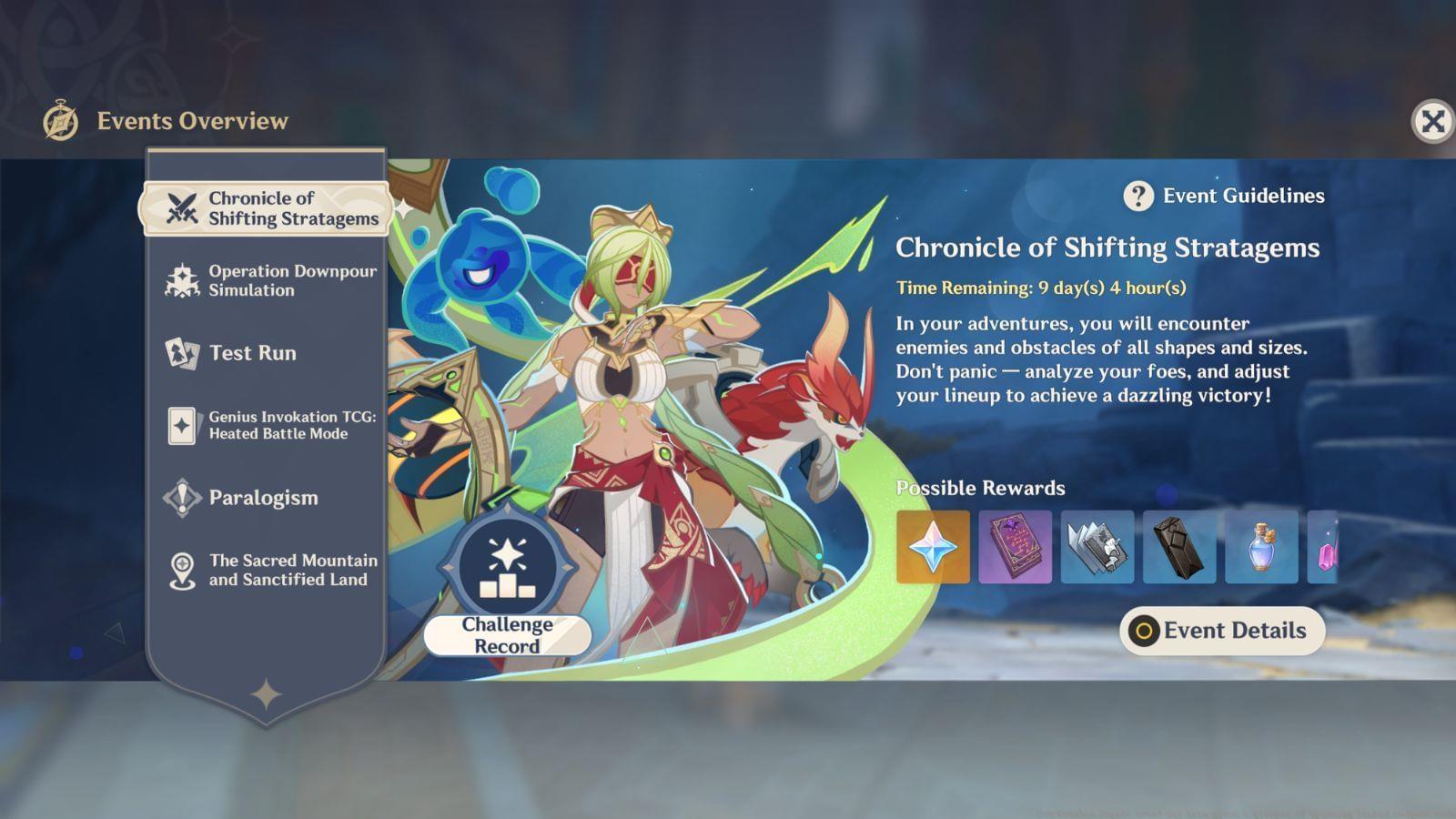Inspect the dark ore reward icon

coord(1178,547)
